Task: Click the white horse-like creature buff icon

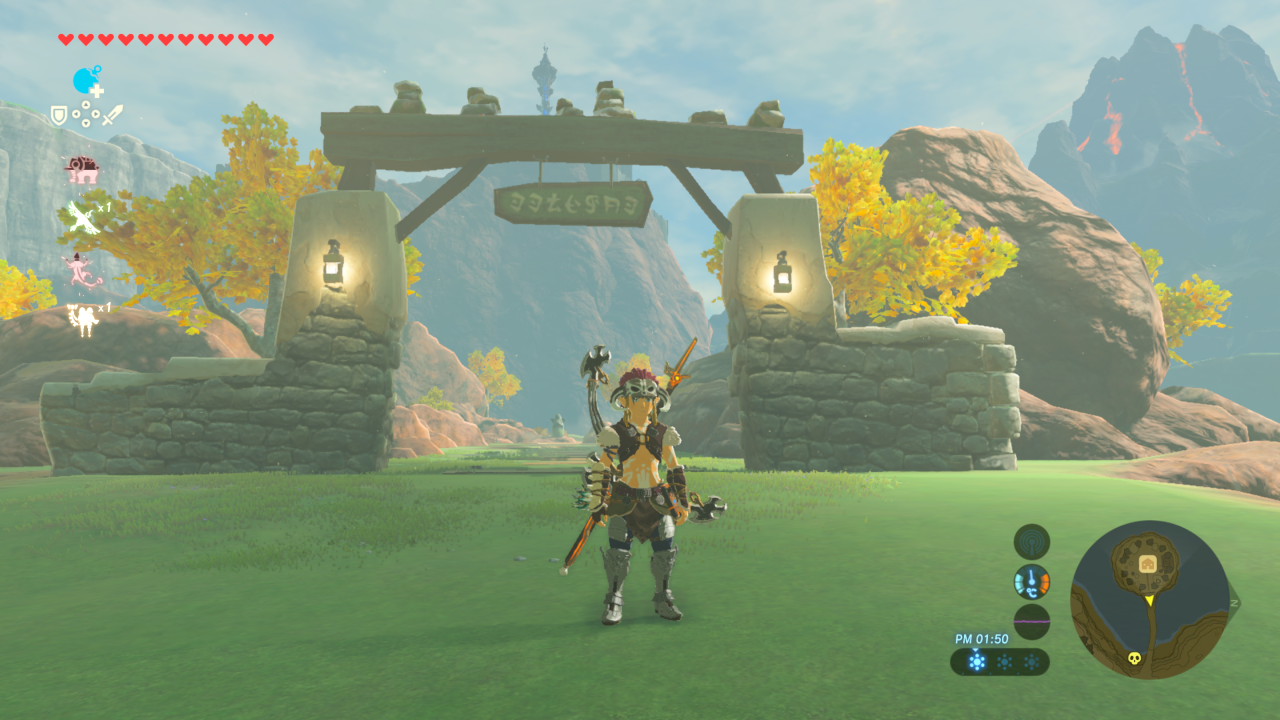Action: click(x=81, y=320)
